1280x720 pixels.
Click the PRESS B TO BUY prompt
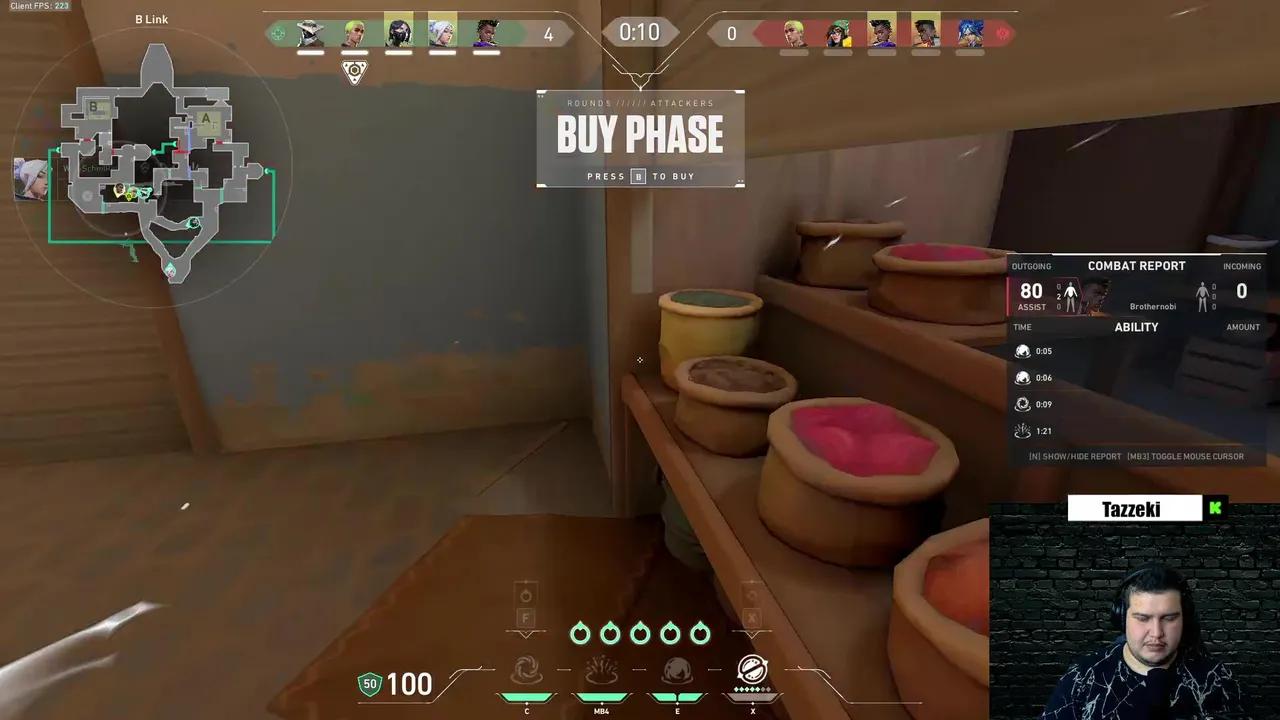coord(640,176)
